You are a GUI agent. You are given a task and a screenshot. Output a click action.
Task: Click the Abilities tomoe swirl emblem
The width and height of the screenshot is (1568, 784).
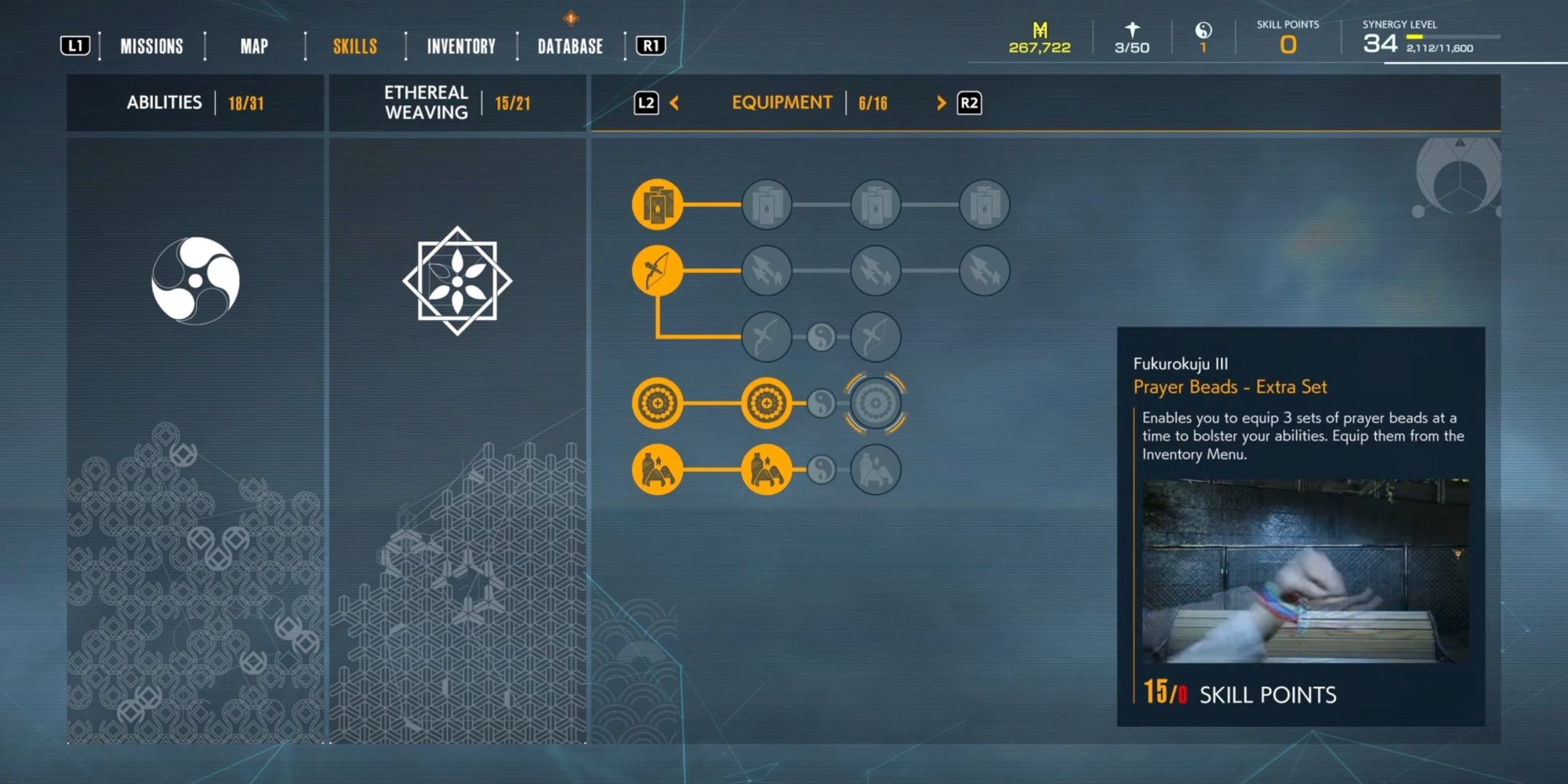click(x=195, y=280)
